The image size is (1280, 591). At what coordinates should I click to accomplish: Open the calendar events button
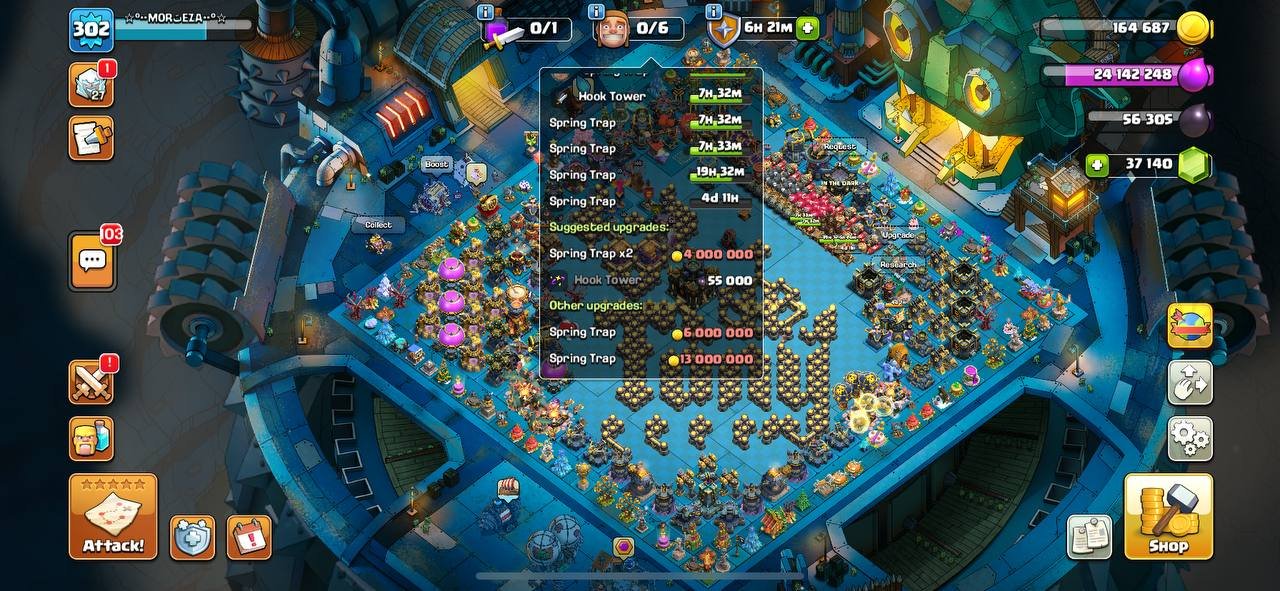pyautogui.click(x=249, y=537)
